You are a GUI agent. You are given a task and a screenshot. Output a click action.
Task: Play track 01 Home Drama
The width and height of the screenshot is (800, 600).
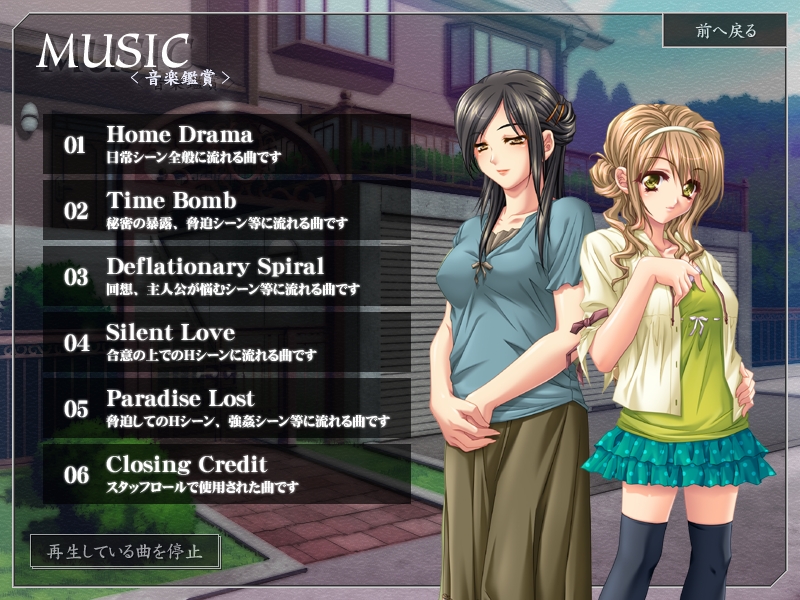click(227, 144)
